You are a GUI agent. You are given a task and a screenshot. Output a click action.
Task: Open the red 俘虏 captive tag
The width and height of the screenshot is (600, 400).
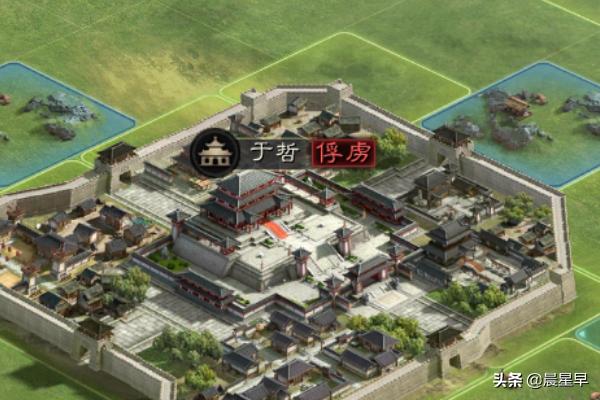pos(344,153)
